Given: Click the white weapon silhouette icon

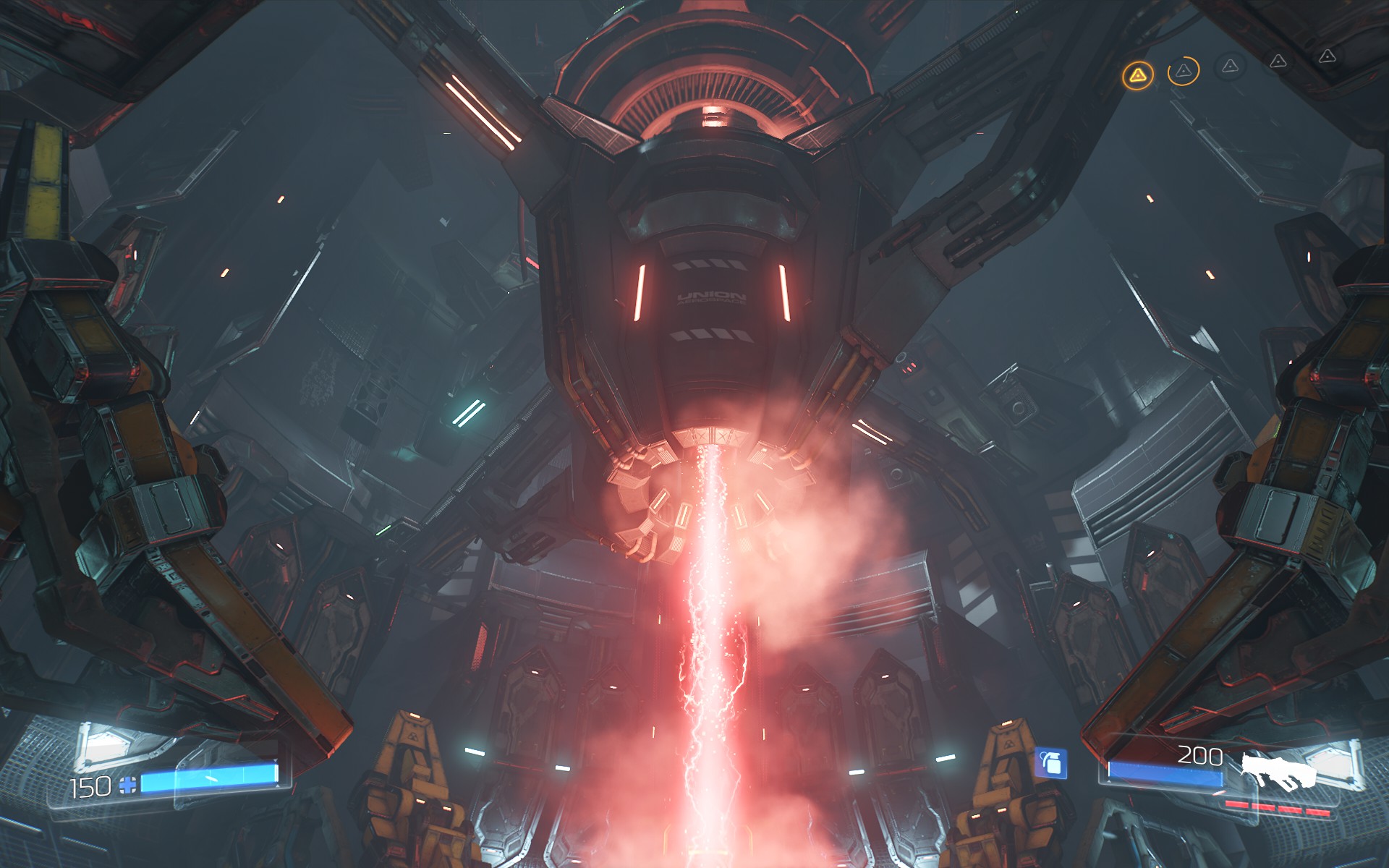Looking at the screenshot, I should (x=1283, y=770).
